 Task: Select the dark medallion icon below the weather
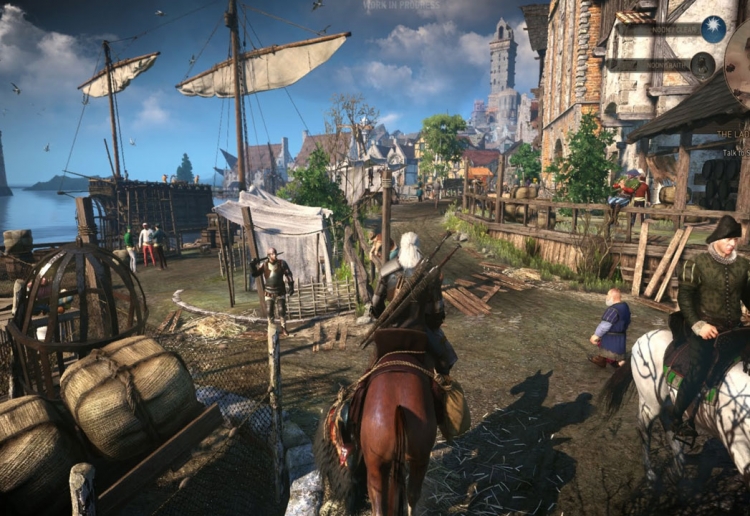click(703, 65)
